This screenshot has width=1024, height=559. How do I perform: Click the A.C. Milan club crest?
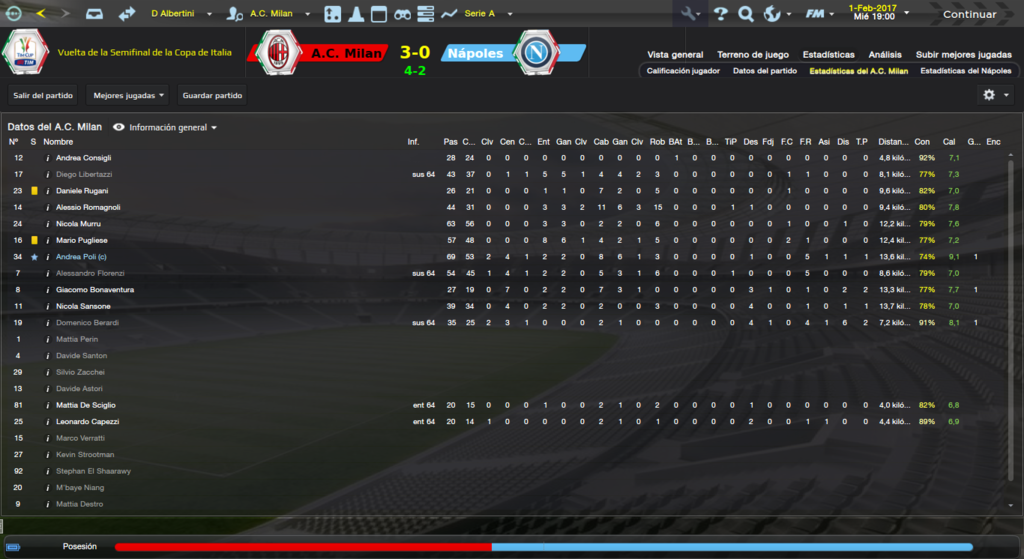click(278, 53)
